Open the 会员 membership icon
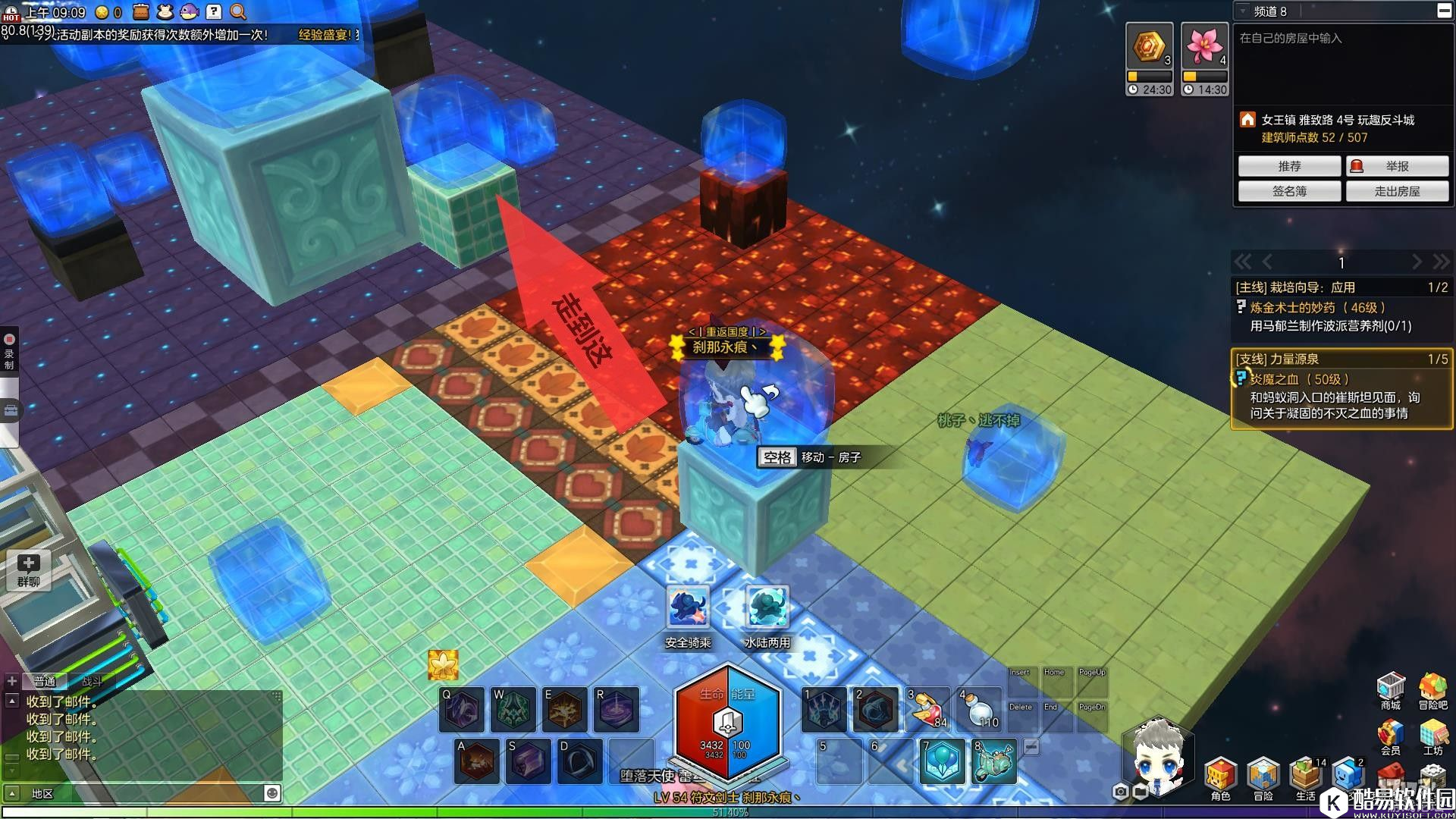The image size is (1456, 819). coord(1390,736)
